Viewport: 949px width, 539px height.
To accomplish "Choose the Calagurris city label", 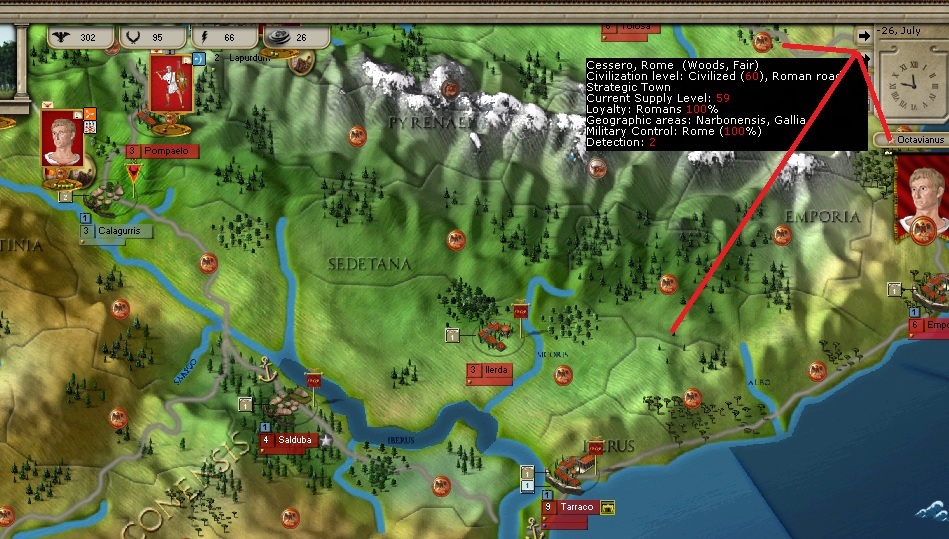I will pyautogui.click(x=118, y=232).
